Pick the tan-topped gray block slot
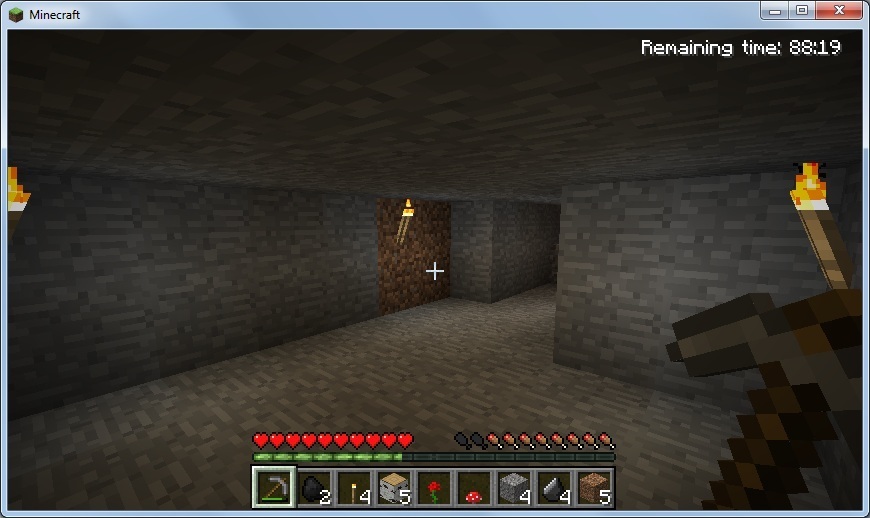This screenshot has width=870, height=518. tap(393, 488)
